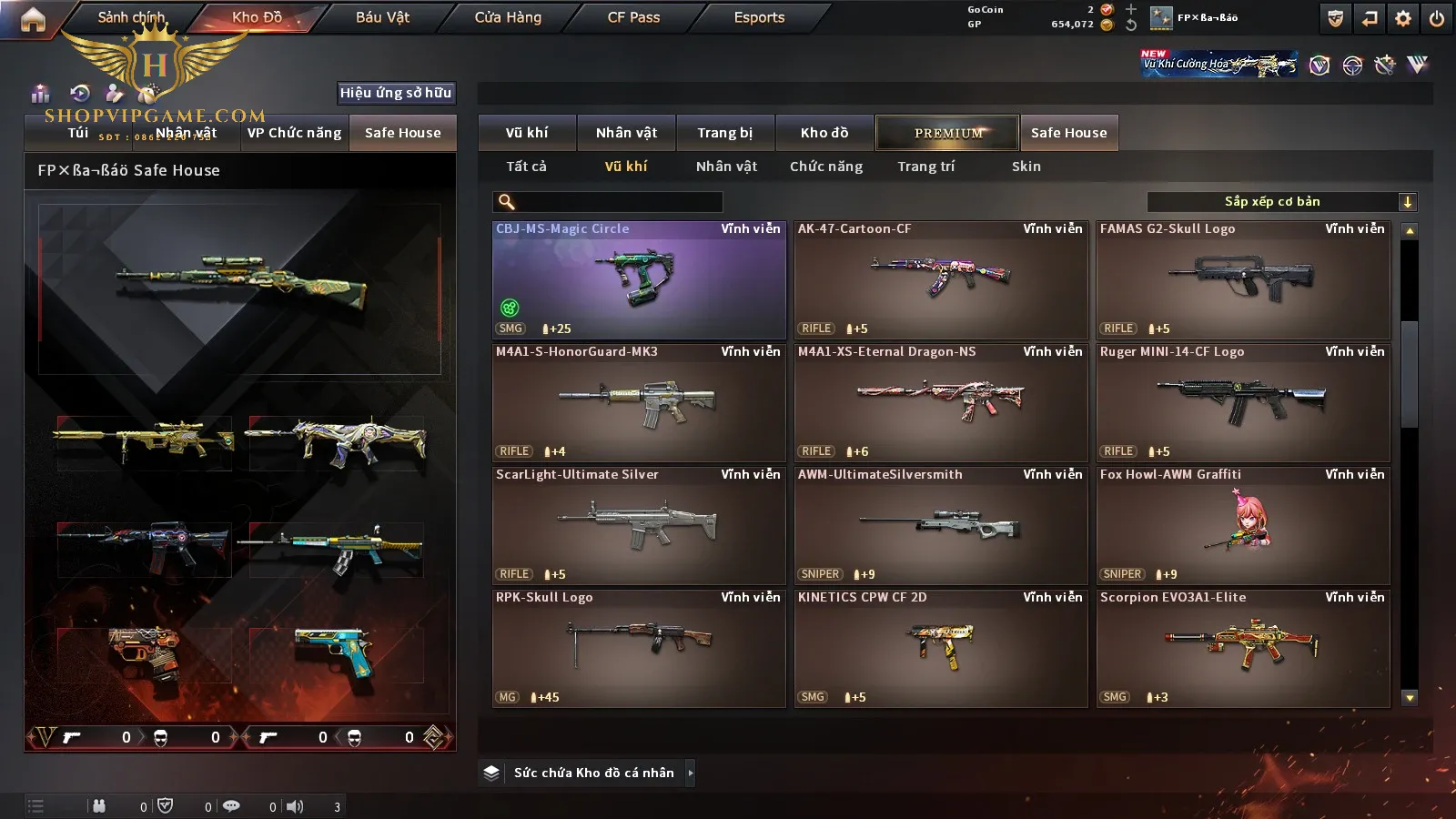Open the Báu Vật menu
The width and height of the screenshot is (1456, 819).
382,17
